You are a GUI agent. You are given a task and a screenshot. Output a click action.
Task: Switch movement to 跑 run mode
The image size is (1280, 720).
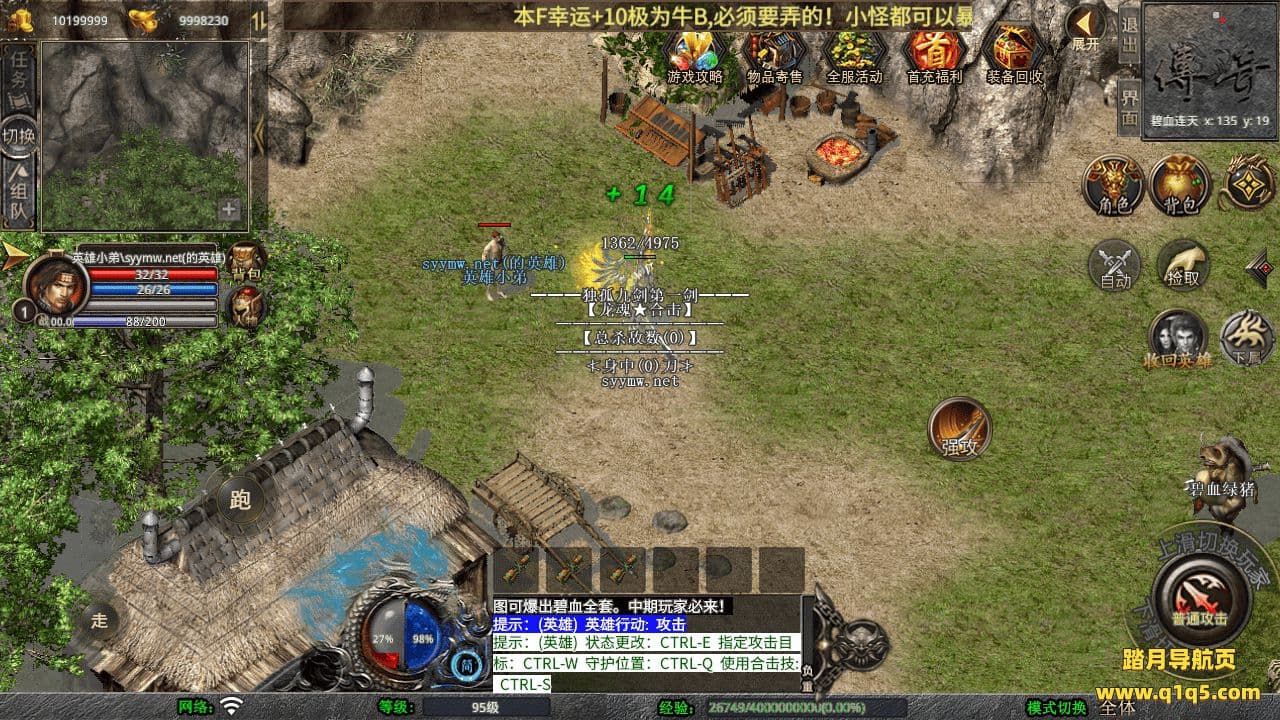click(x=240, y=499)
